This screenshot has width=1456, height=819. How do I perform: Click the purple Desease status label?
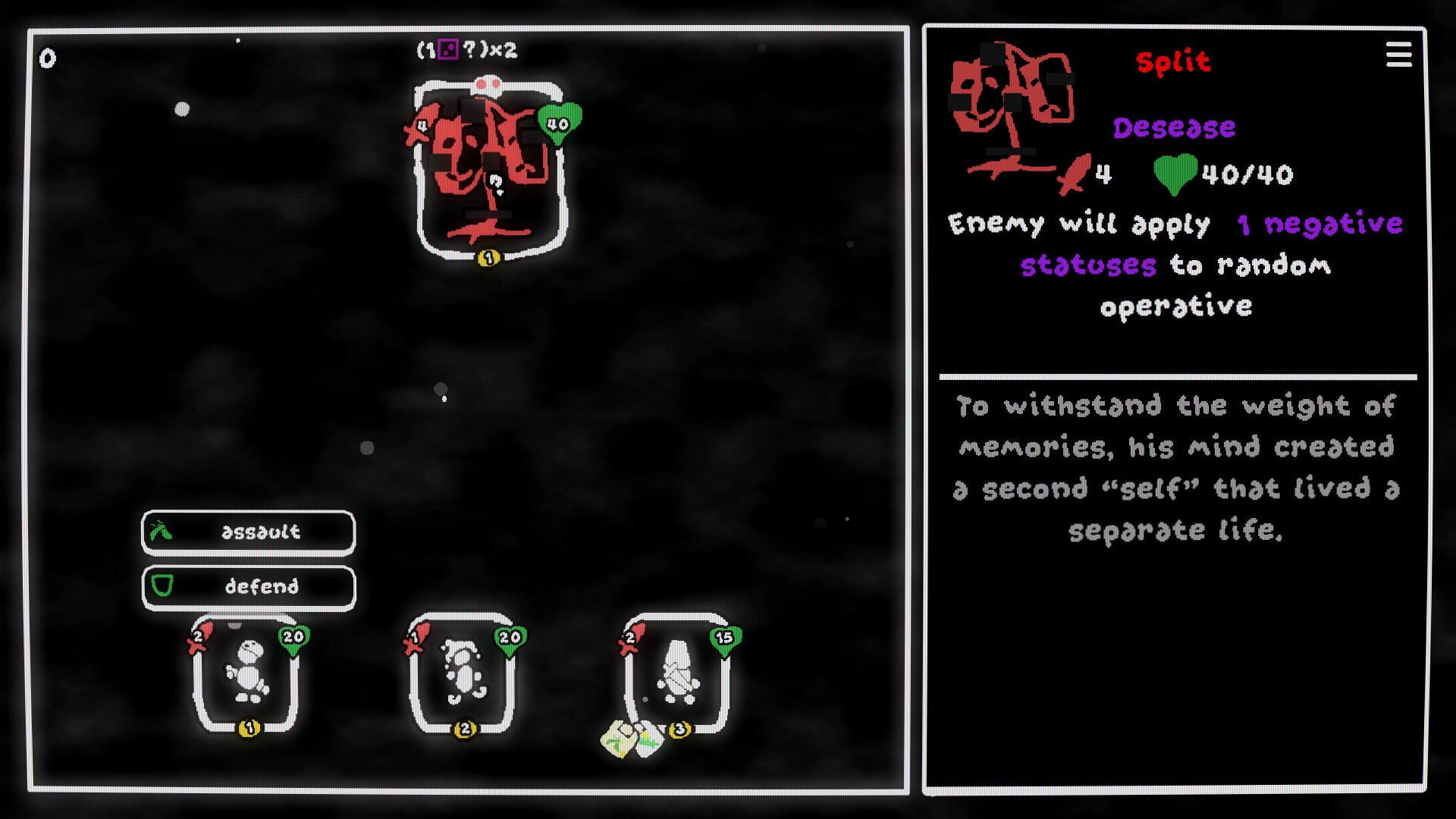click(x=1173, y=127)
